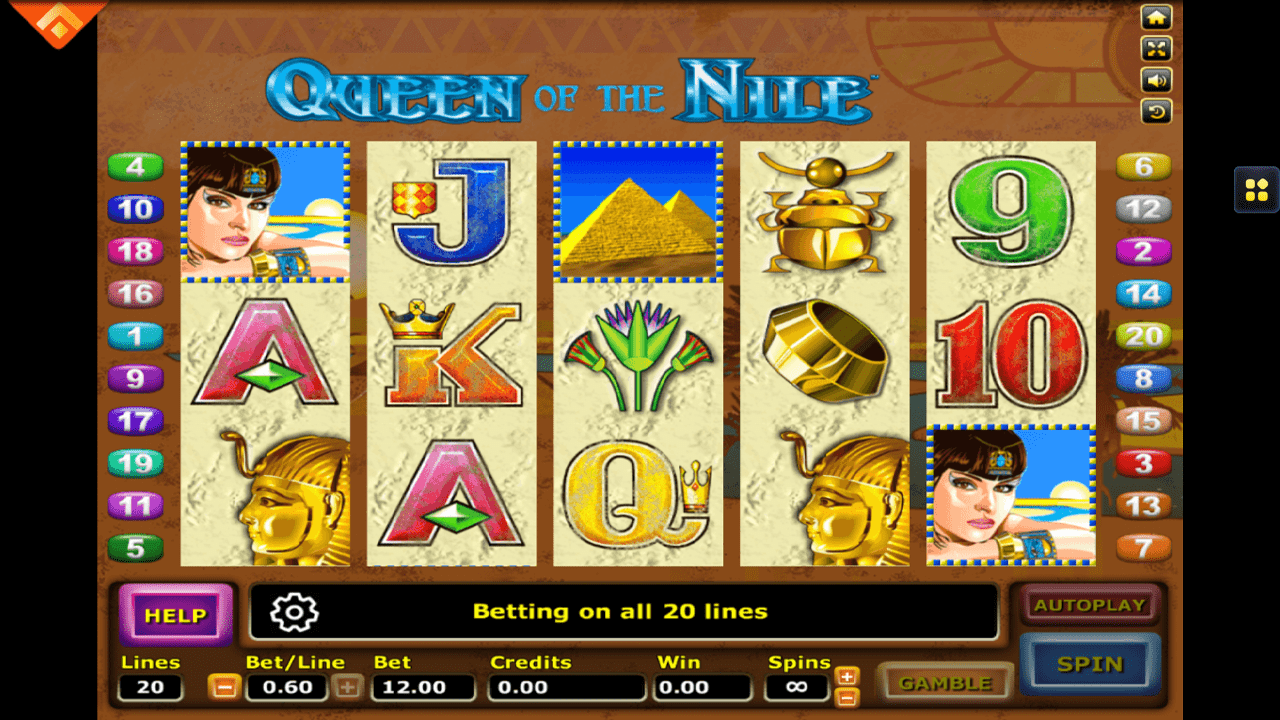Select payline 7 at bottom right
This screenshot has width=1280, height=720.
(1143, 547)
